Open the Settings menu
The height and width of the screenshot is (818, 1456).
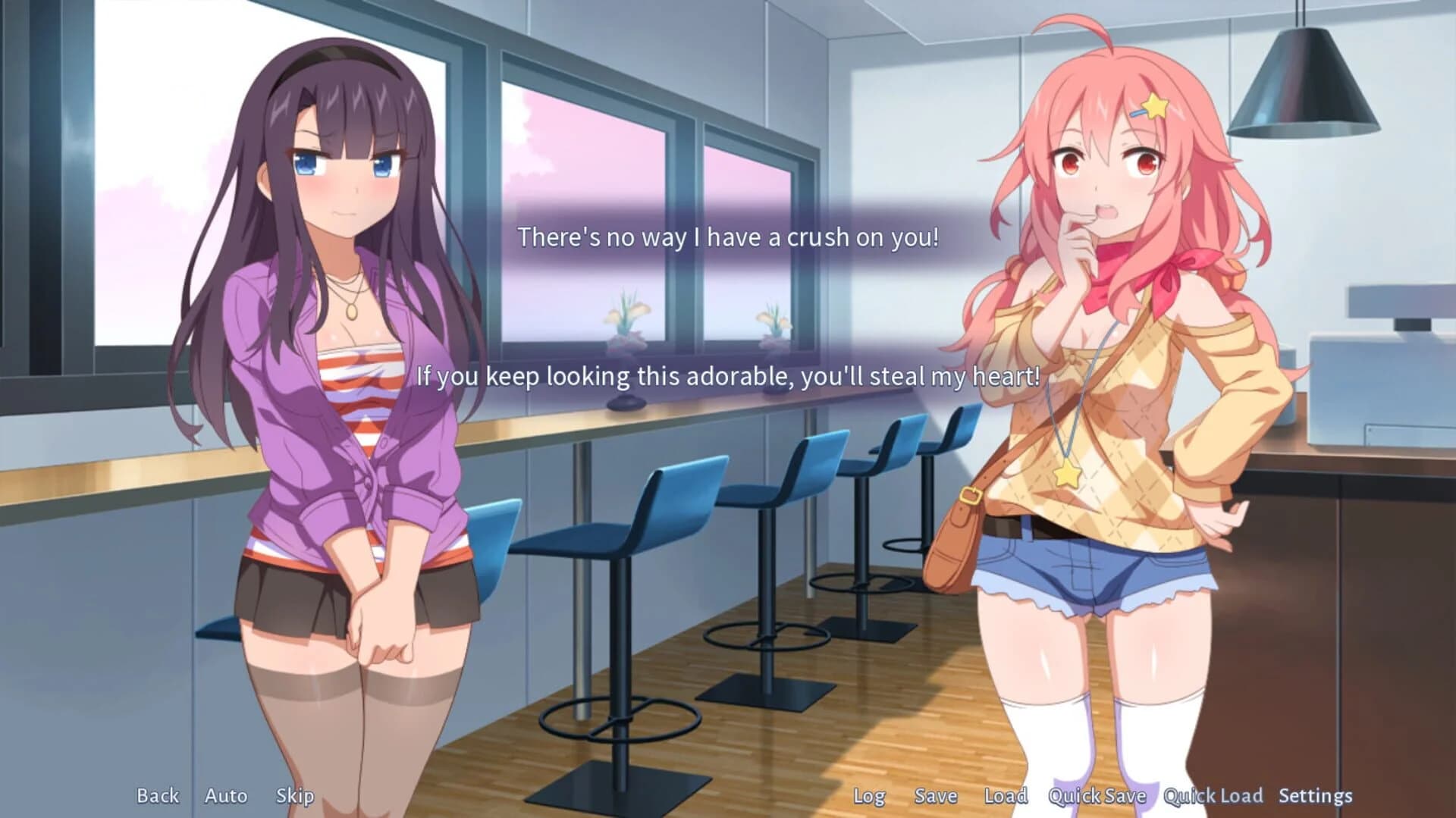coord(1316,796)
